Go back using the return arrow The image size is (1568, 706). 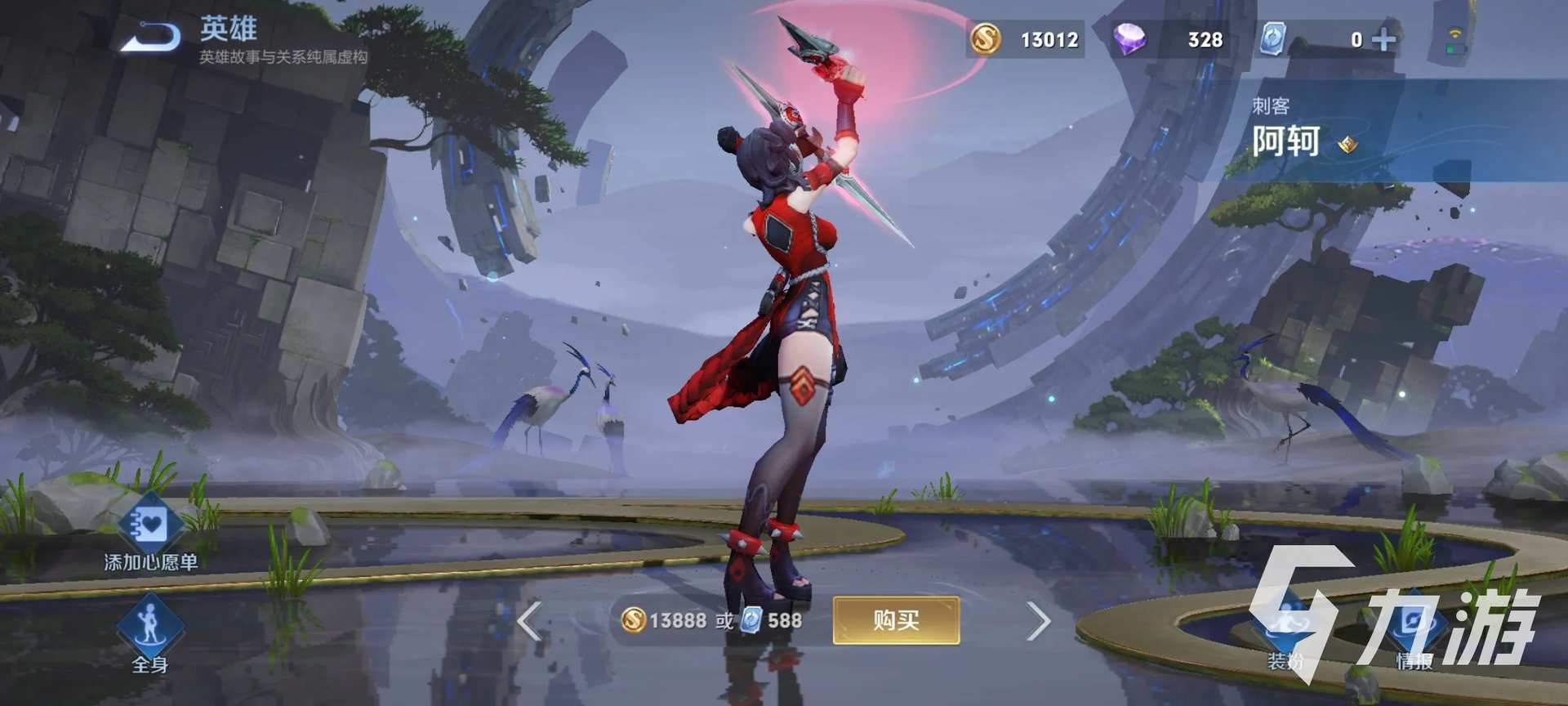click(x=152, y=38)
